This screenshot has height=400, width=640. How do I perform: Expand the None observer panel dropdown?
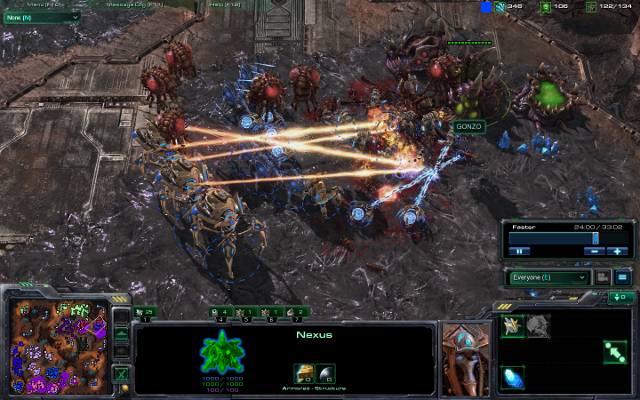pos(42,17)
